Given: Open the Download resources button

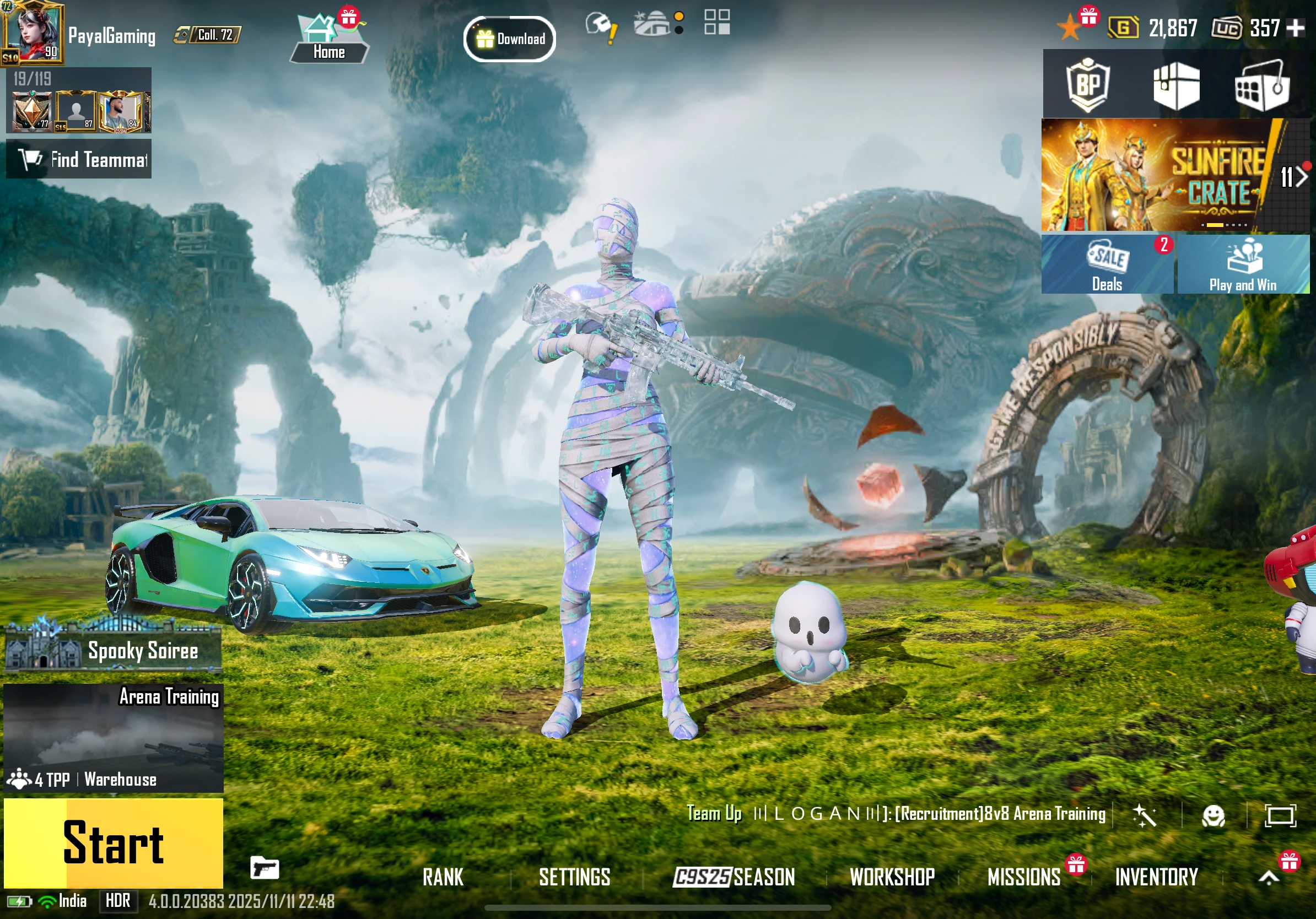Looking at the screenshot, I should tap(509, 39).
